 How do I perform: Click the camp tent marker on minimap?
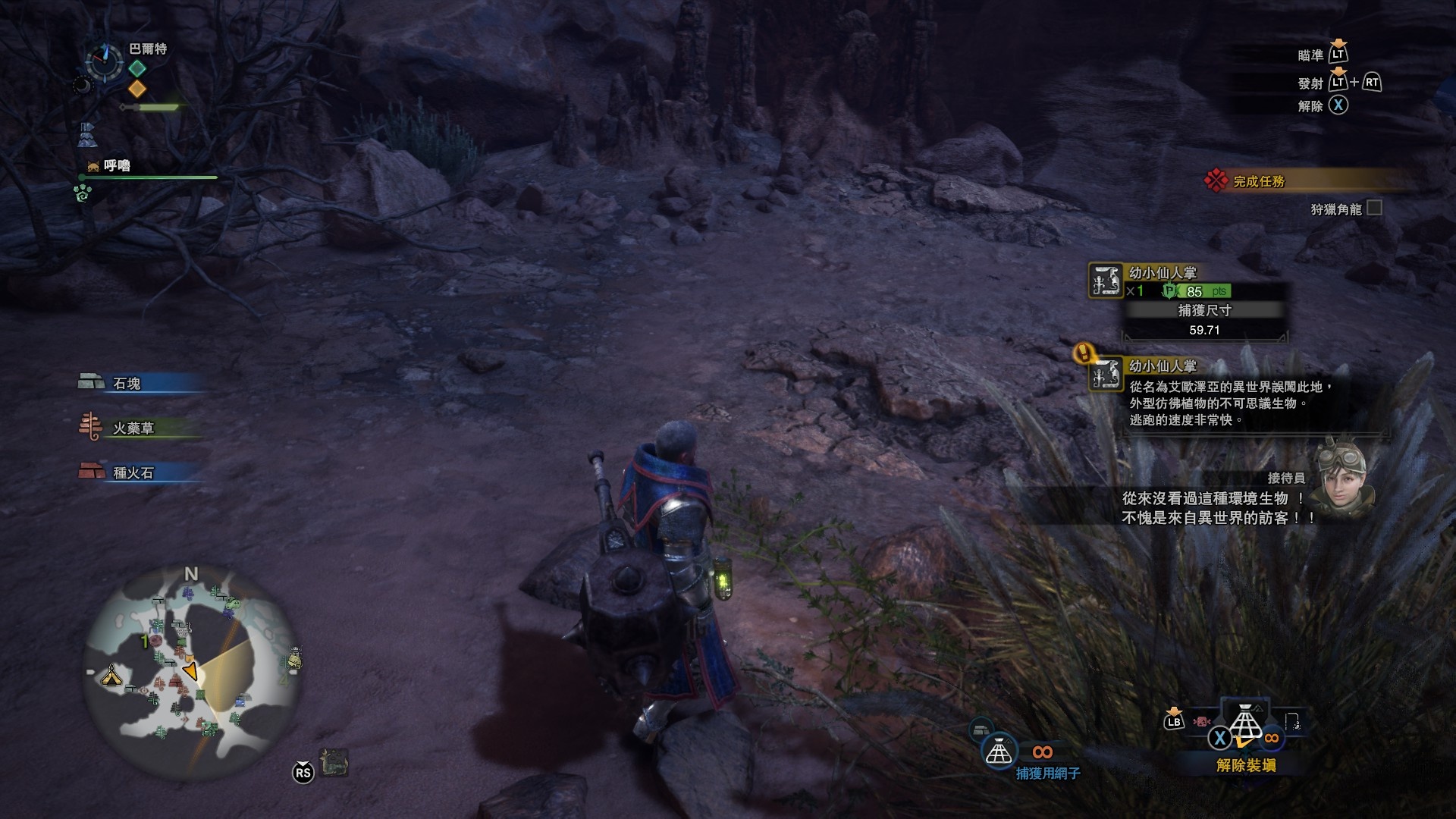(x=111, y=674)
